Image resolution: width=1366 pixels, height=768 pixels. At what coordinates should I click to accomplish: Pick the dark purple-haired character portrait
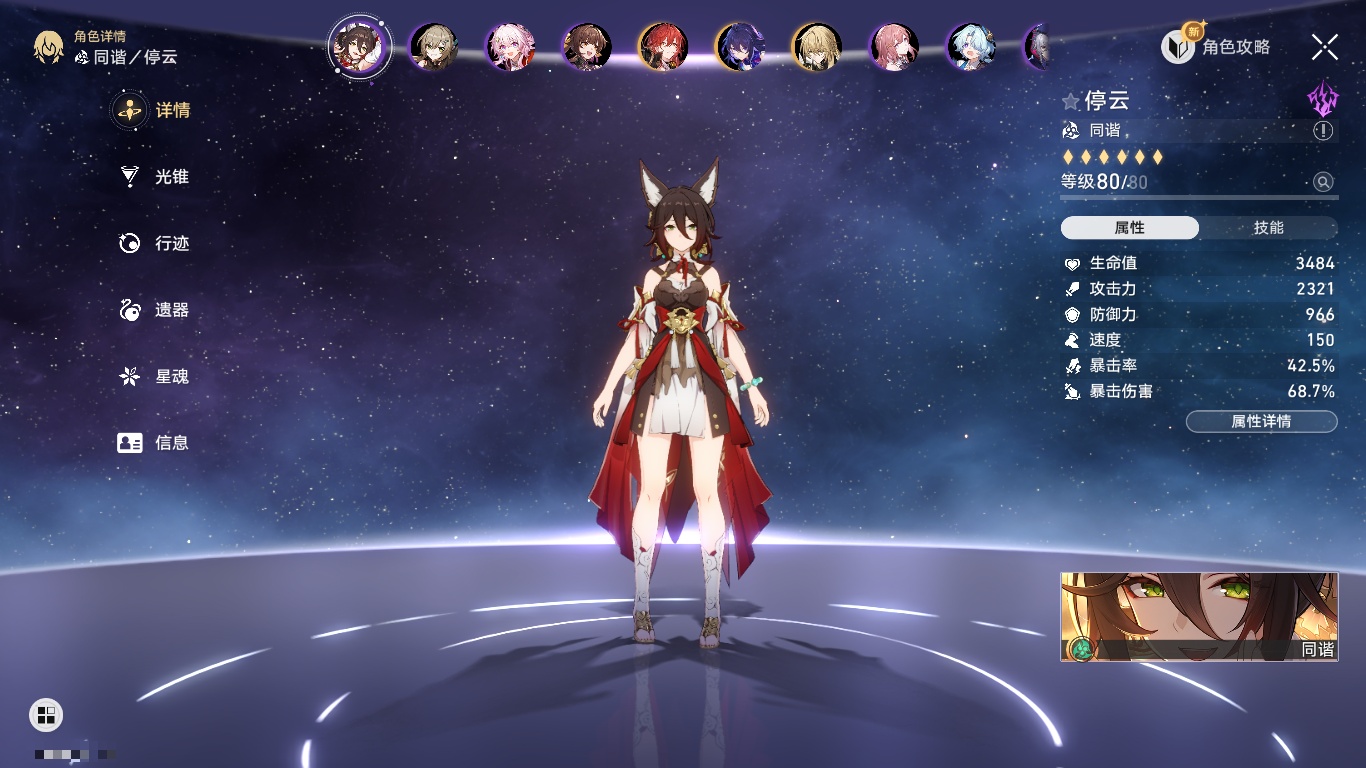coord(741,47)
